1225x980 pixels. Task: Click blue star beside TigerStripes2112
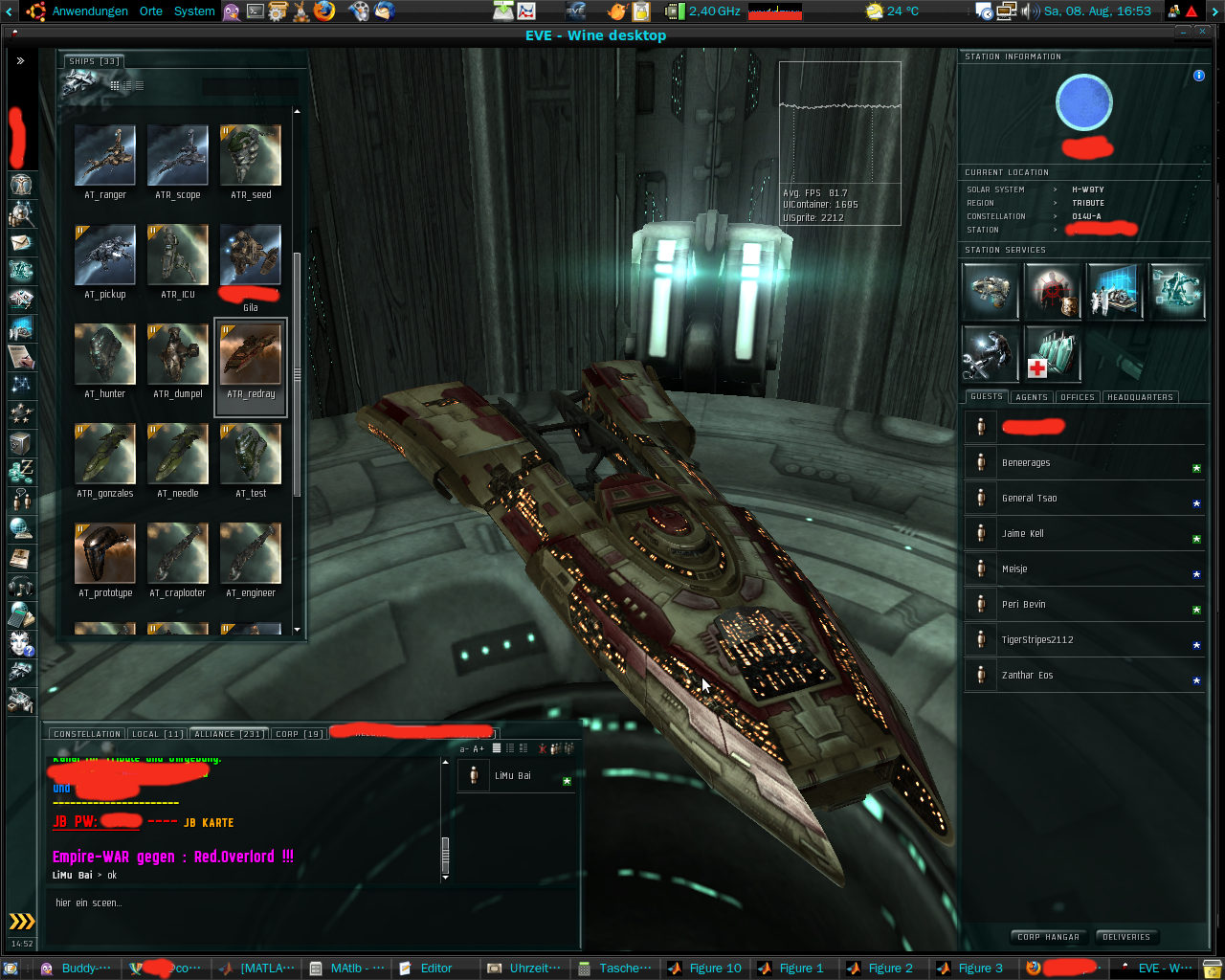pyautogui.click(x=1196, y=645)
